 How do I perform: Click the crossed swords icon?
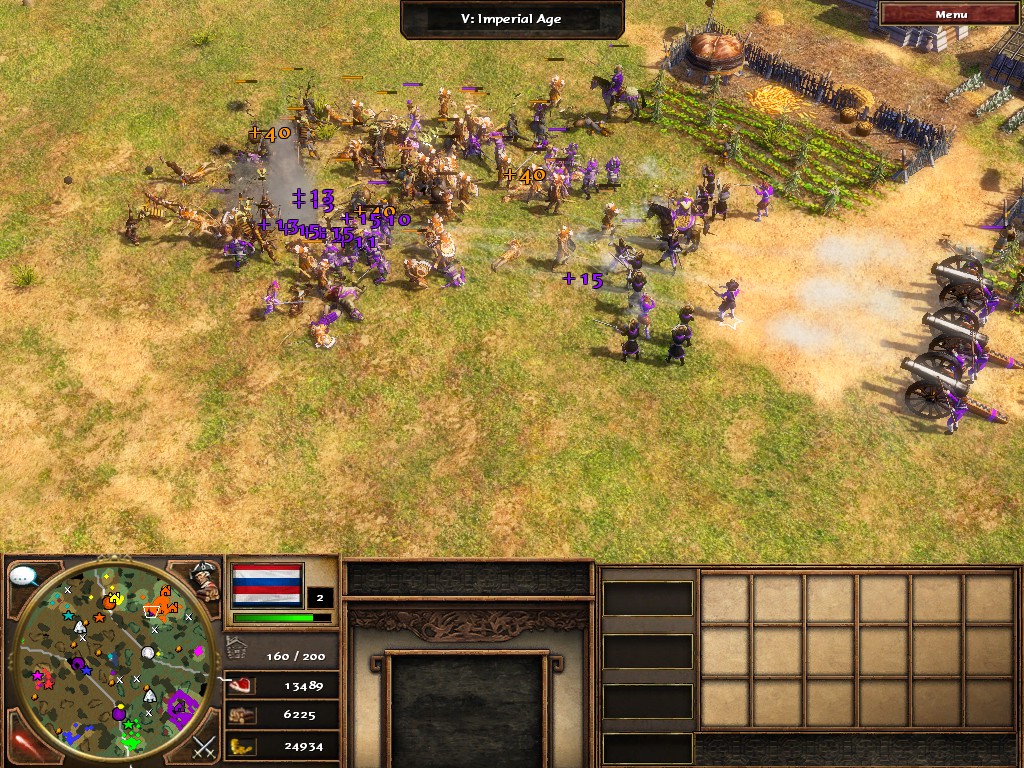(204, 745)
